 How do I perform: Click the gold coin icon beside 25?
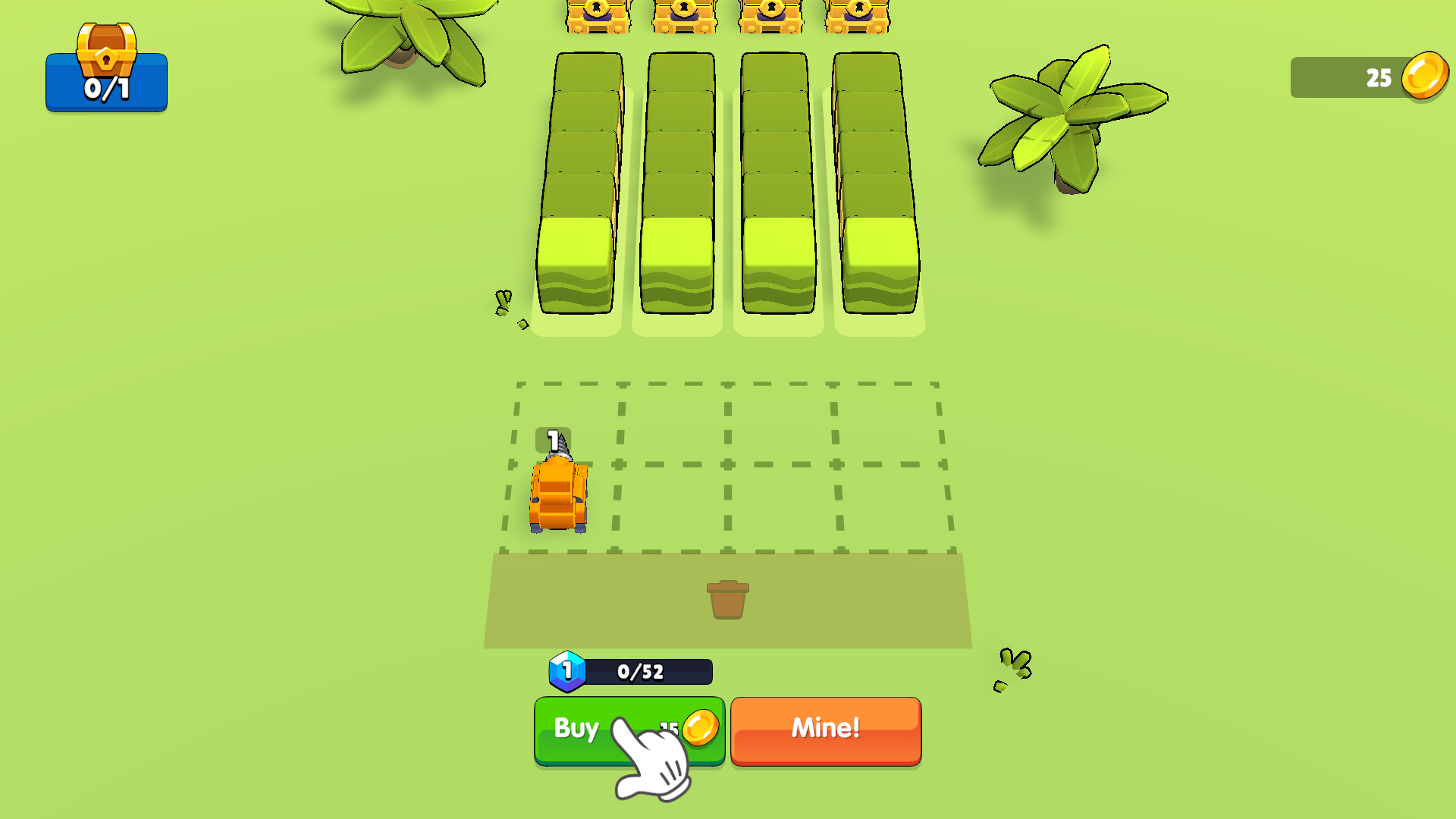click(x=1425, y=76)
